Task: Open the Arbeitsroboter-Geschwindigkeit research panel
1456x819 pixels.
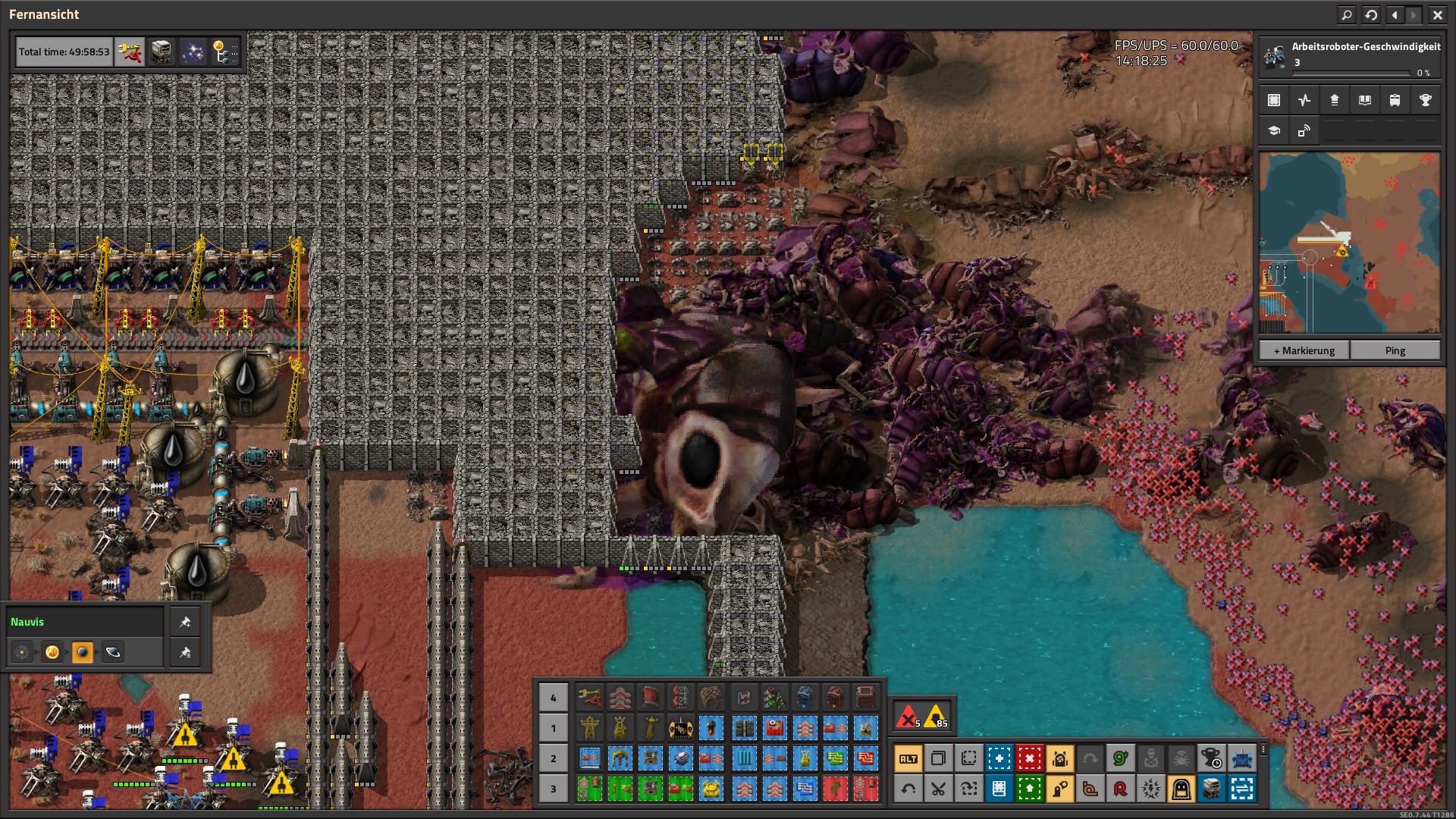Action: click(x=1350, y=57)
